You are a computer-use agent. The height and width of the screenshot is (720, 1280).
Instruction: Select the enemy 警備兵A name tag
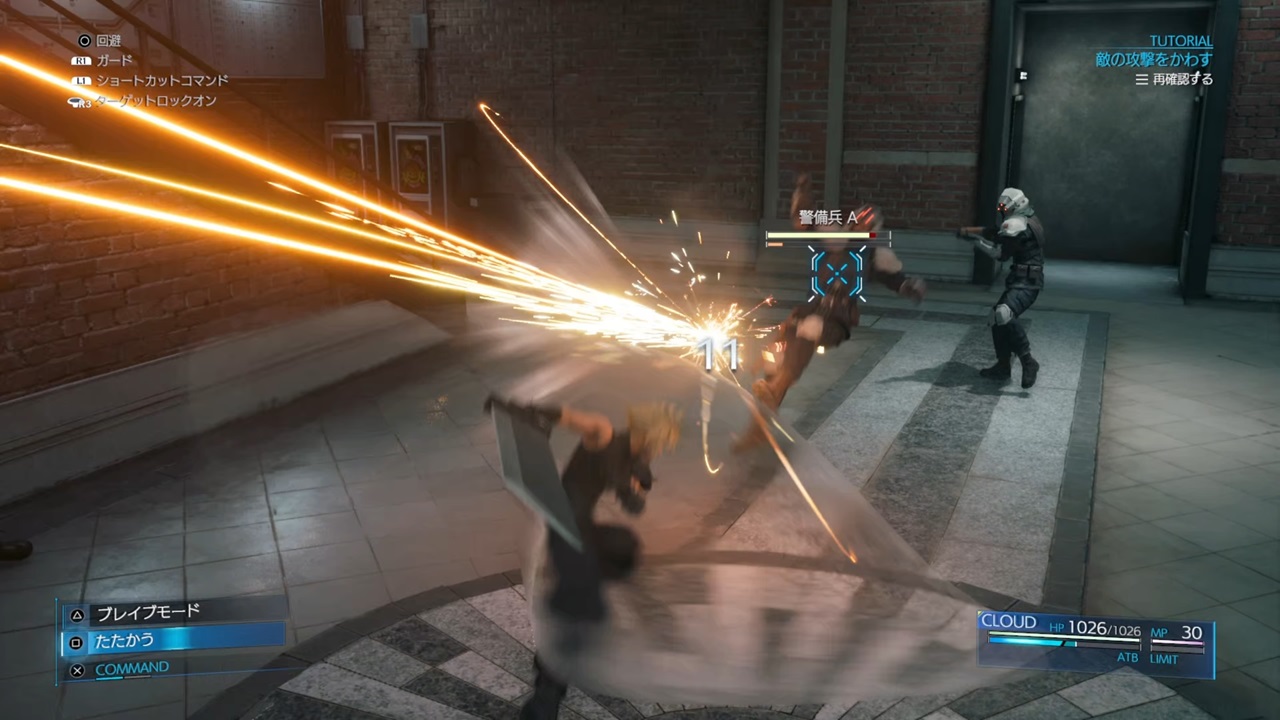click(x=828, y=217)
